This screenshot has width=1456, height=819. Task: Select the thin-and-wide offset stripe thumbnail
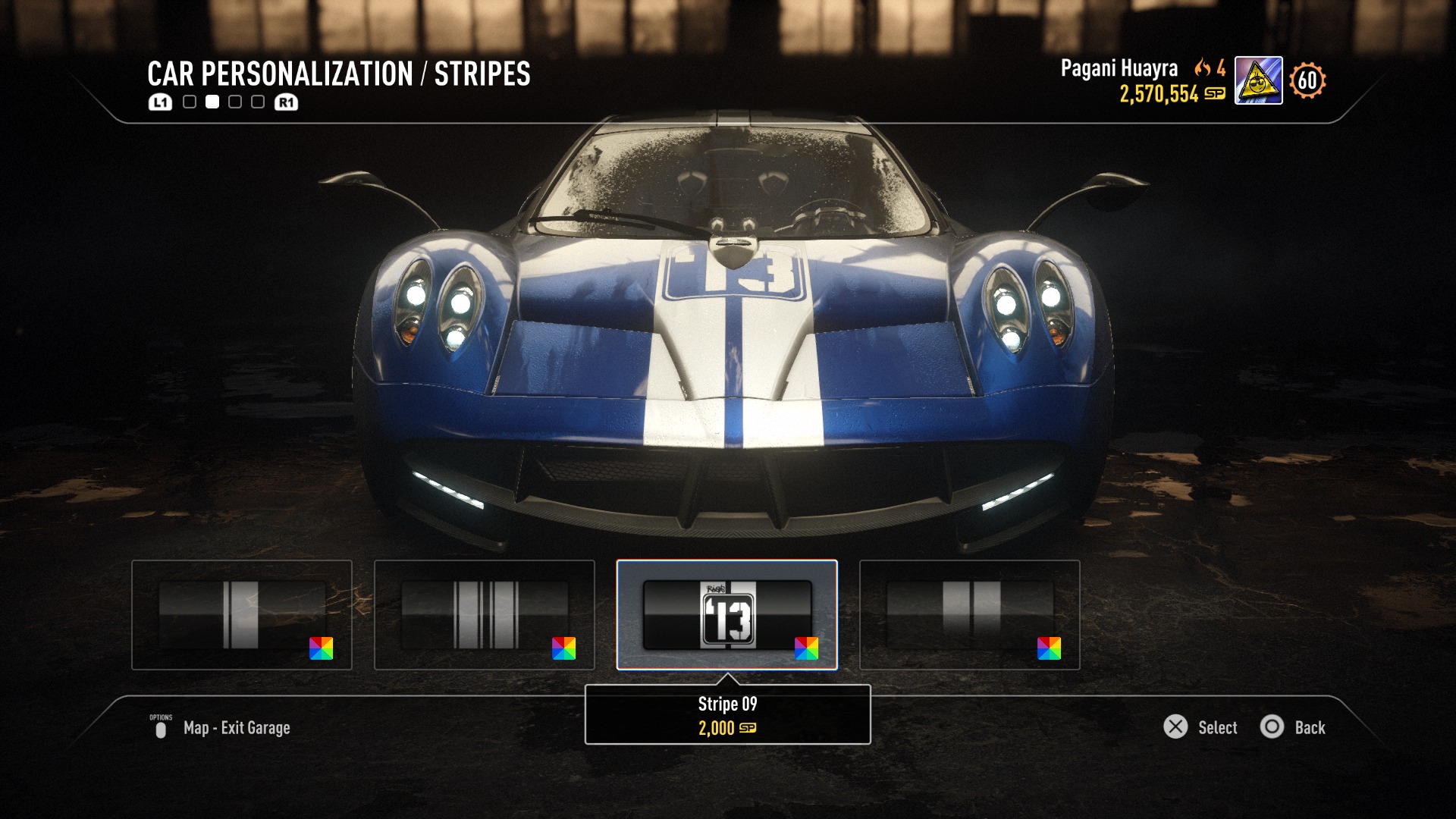[241, 615]
